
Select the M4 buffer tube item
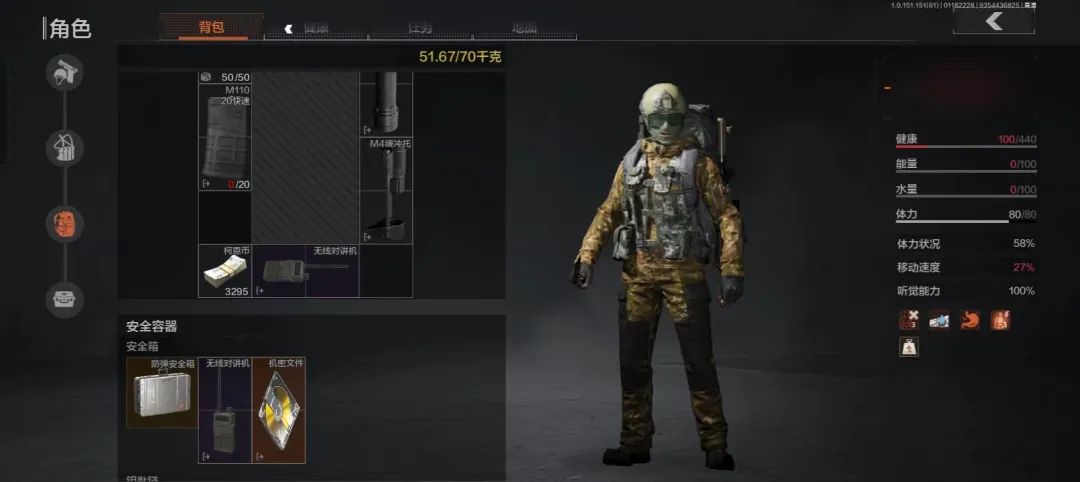[387, 190]
